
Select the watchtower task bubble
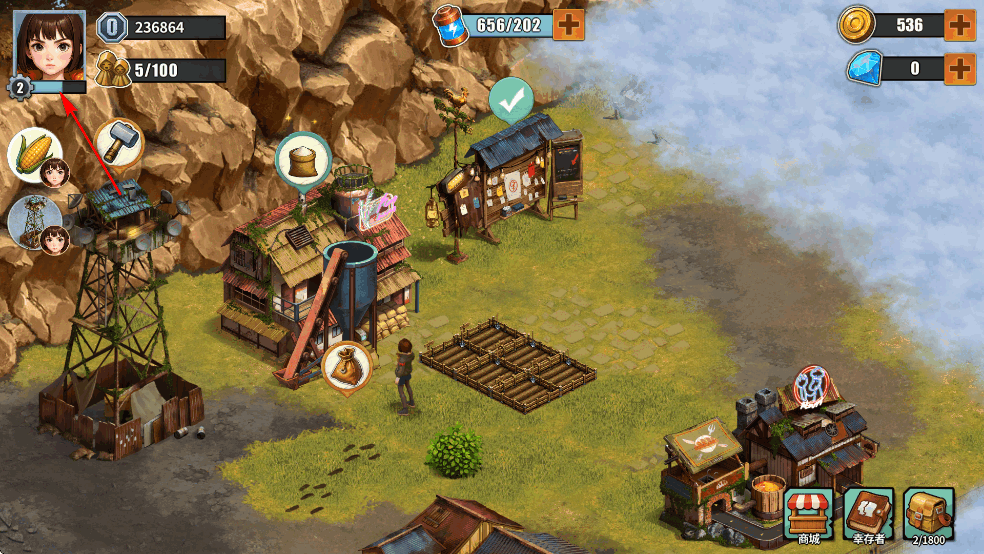36,221
